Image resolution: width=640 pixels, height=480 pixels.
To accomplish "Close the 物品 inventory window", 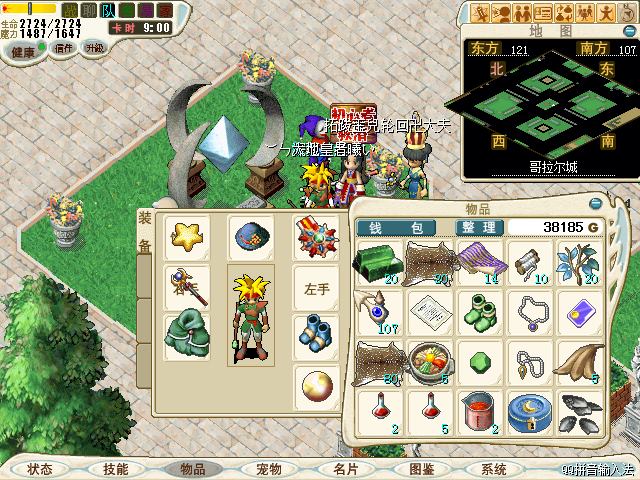I will coord(596,202).
